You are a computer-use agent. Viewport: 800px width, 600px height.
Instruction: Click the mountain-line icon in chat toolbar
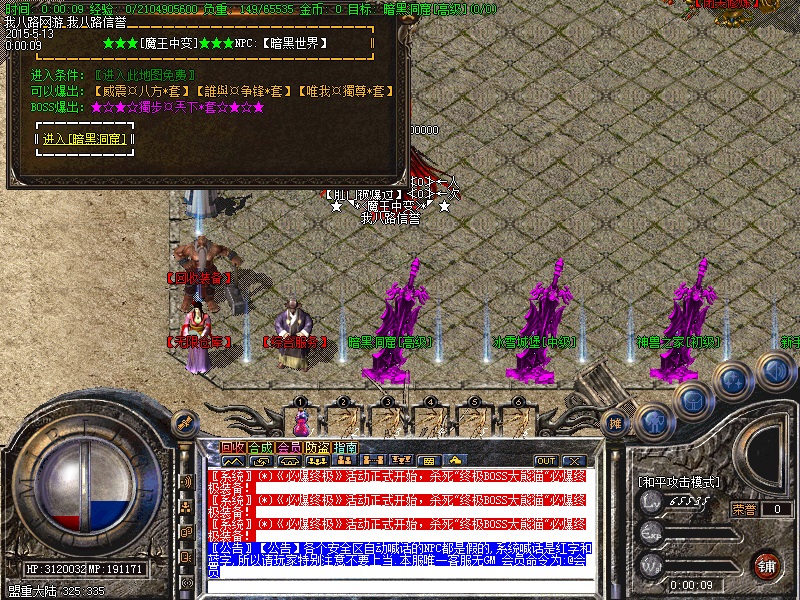click(x=233, y=461)
